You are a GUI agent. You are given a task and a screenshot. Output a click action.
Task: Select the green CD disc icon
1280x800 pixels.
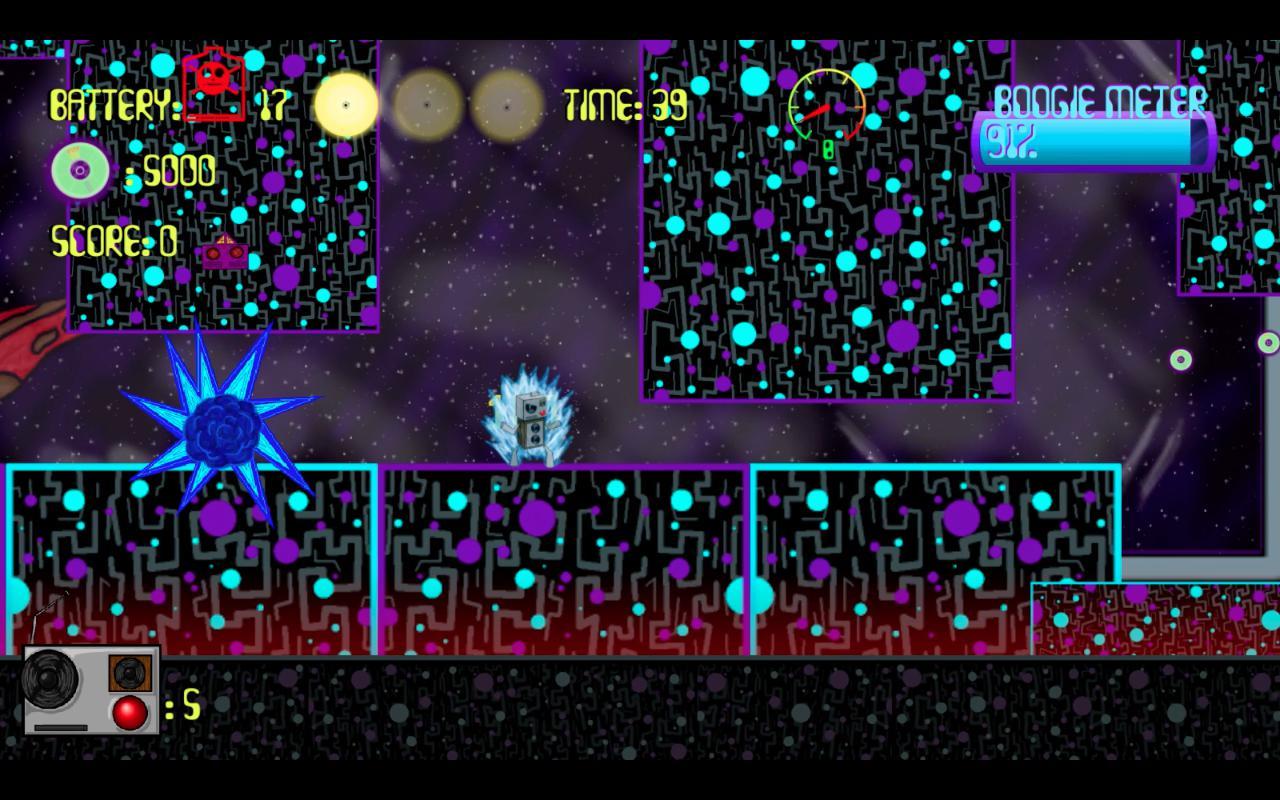click(79, 170)
